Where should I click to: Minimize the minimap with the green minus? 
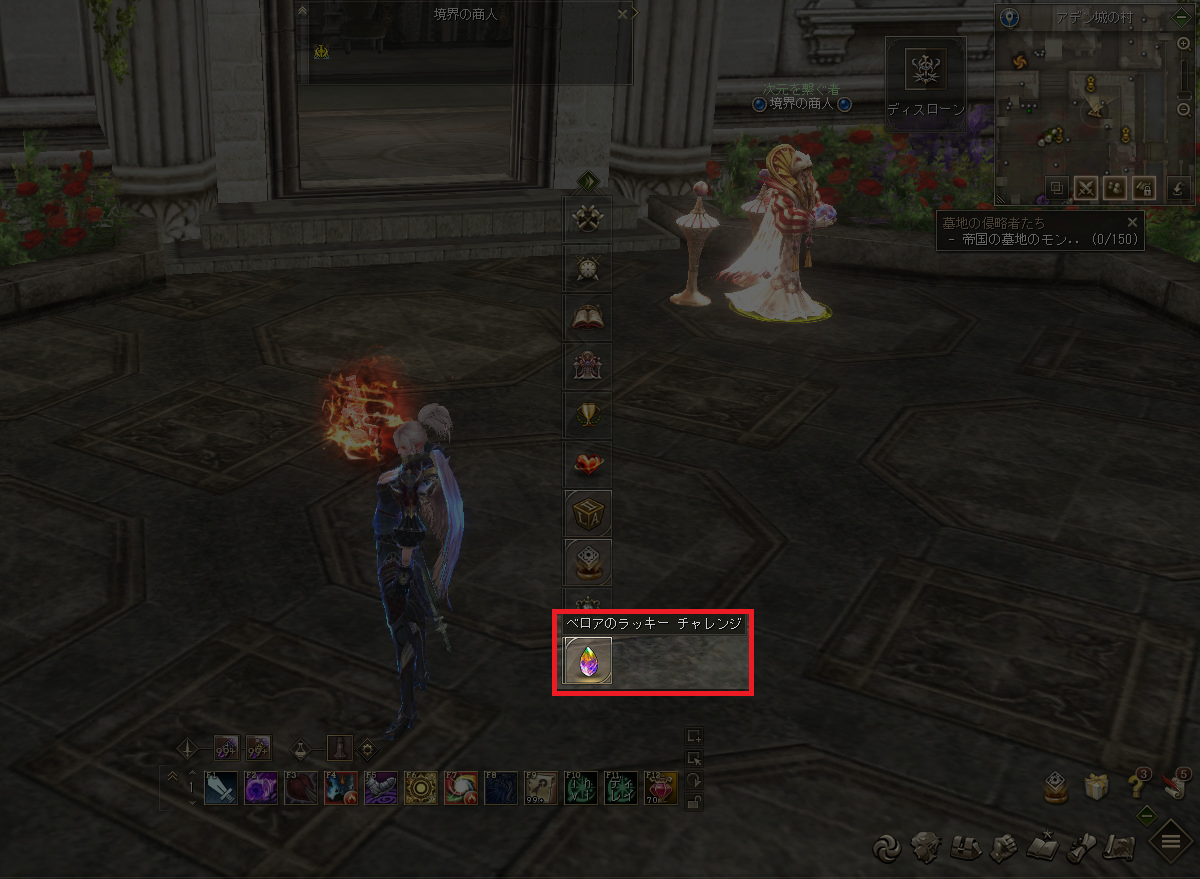coord(1181,17)
